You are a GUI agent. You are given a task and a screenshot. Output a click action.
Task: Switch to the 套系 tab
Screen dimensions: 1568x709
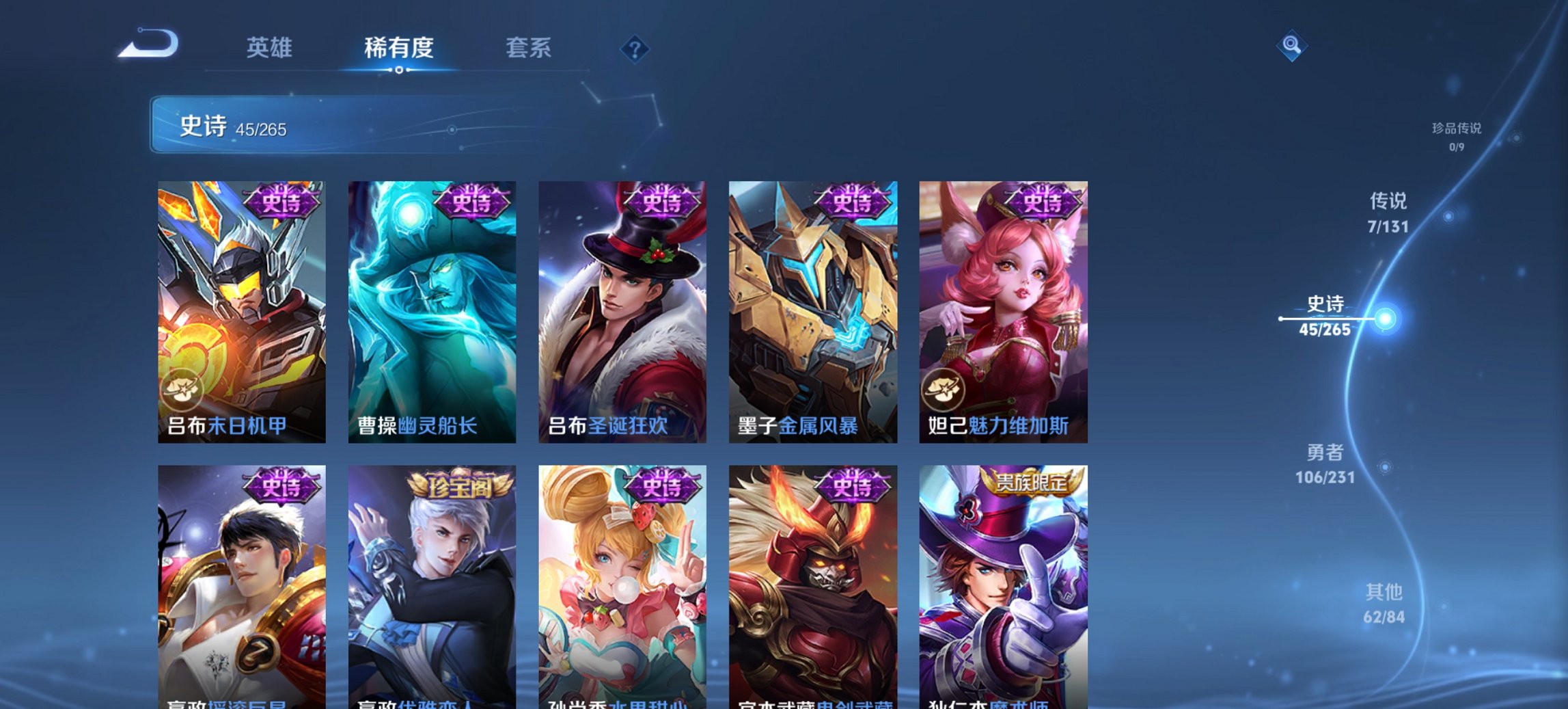point(528,48)
